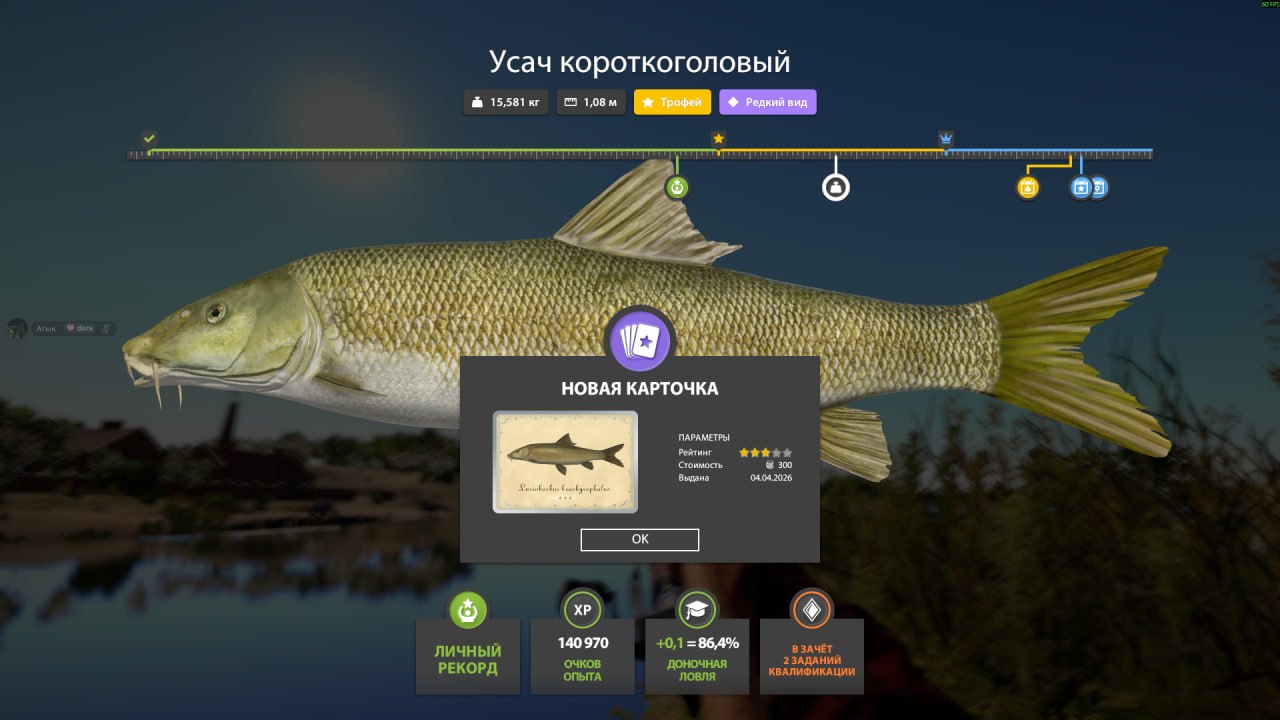Click the yellow gift marker near the scale's right end
Image resolution: width=1280 pixels, height=720 pixels.
click(x=1026, y=186)
